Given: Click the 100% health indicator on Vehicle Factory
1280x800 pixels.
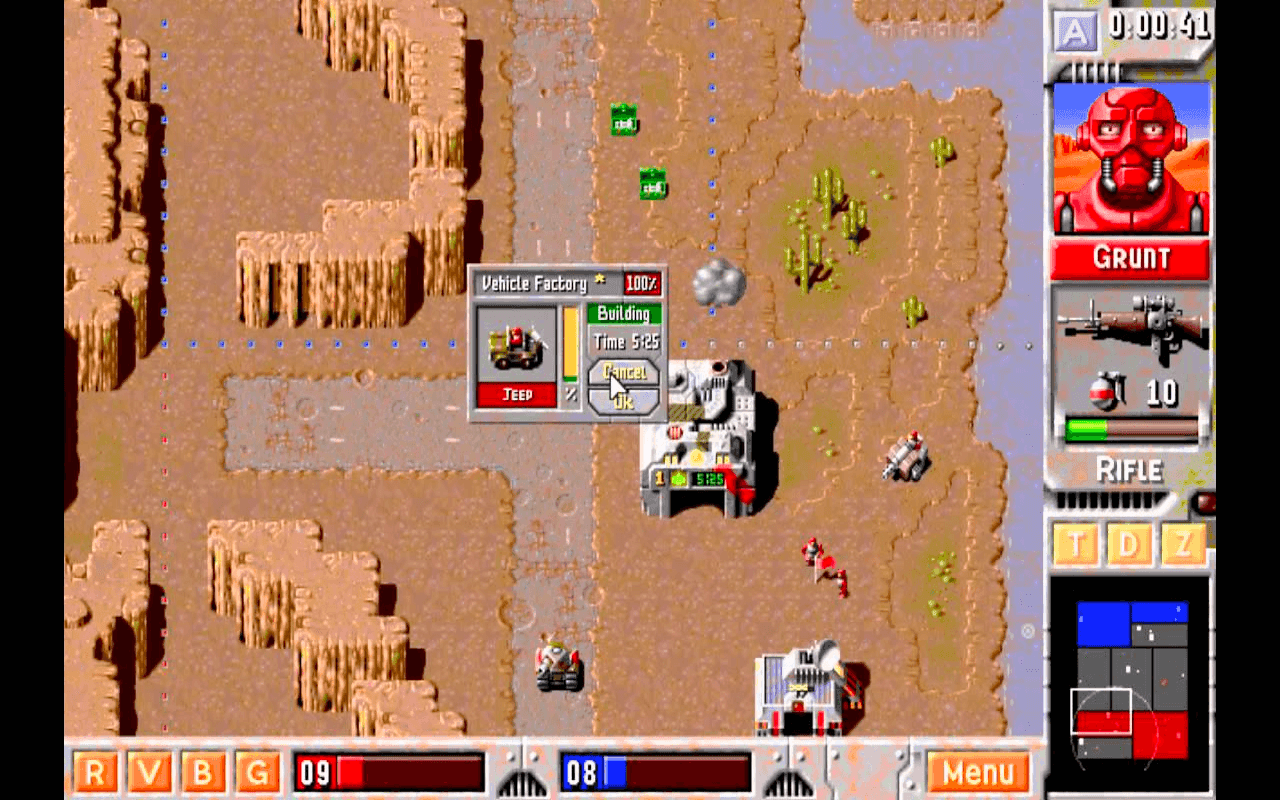Looking at the screenshot, I should (643, 284).
